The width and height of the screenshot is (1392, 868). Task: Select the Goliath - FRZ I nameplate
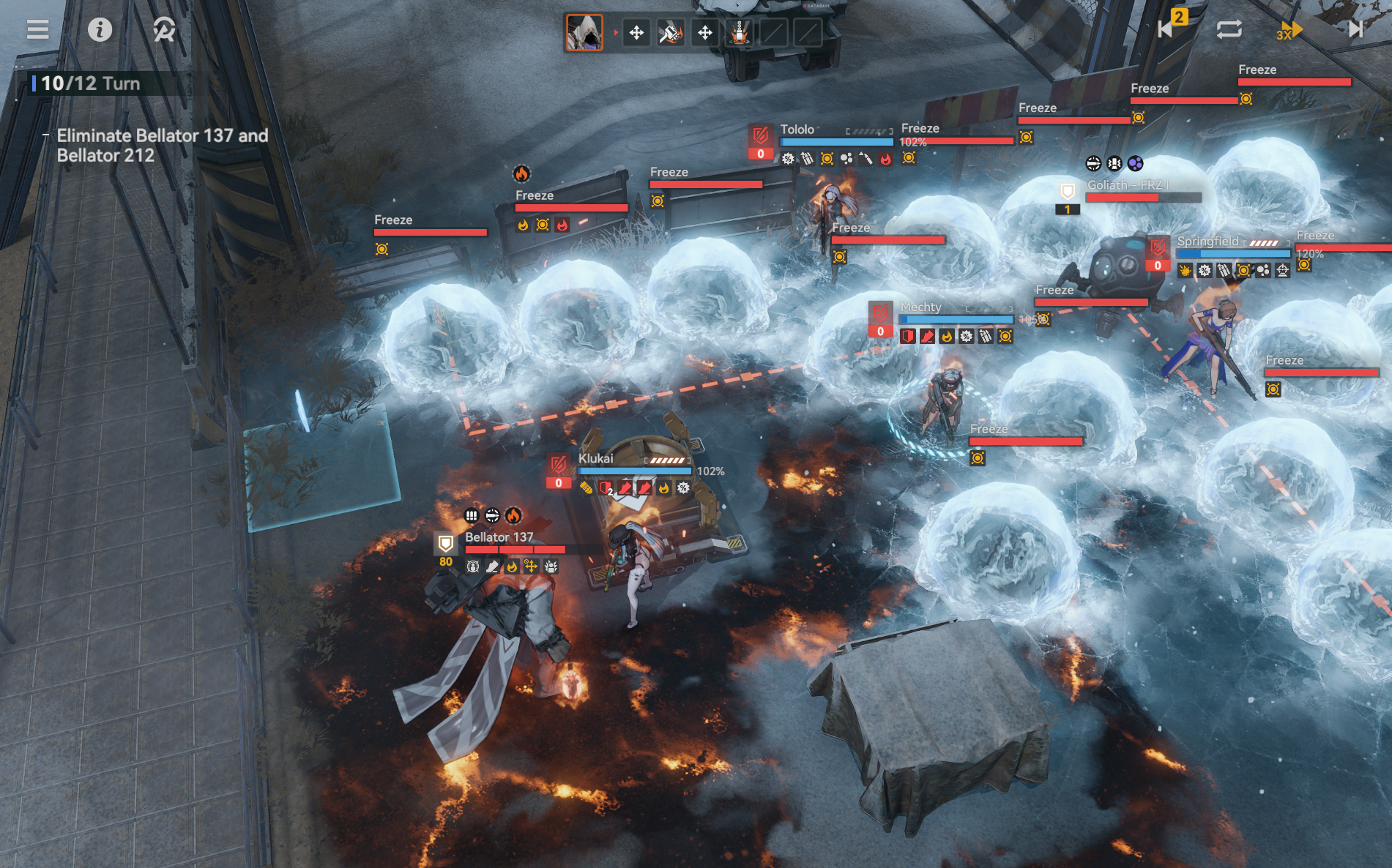1128,185
